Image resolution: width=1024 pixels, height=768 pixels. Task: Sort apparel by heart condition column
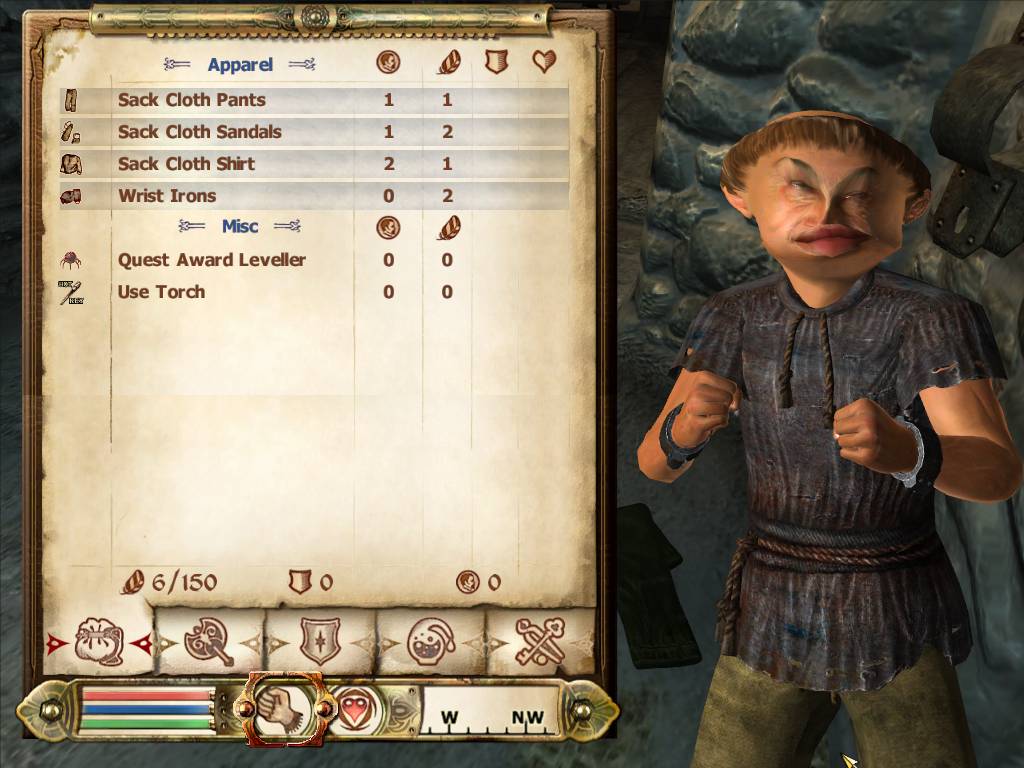[x=544, y=63]
